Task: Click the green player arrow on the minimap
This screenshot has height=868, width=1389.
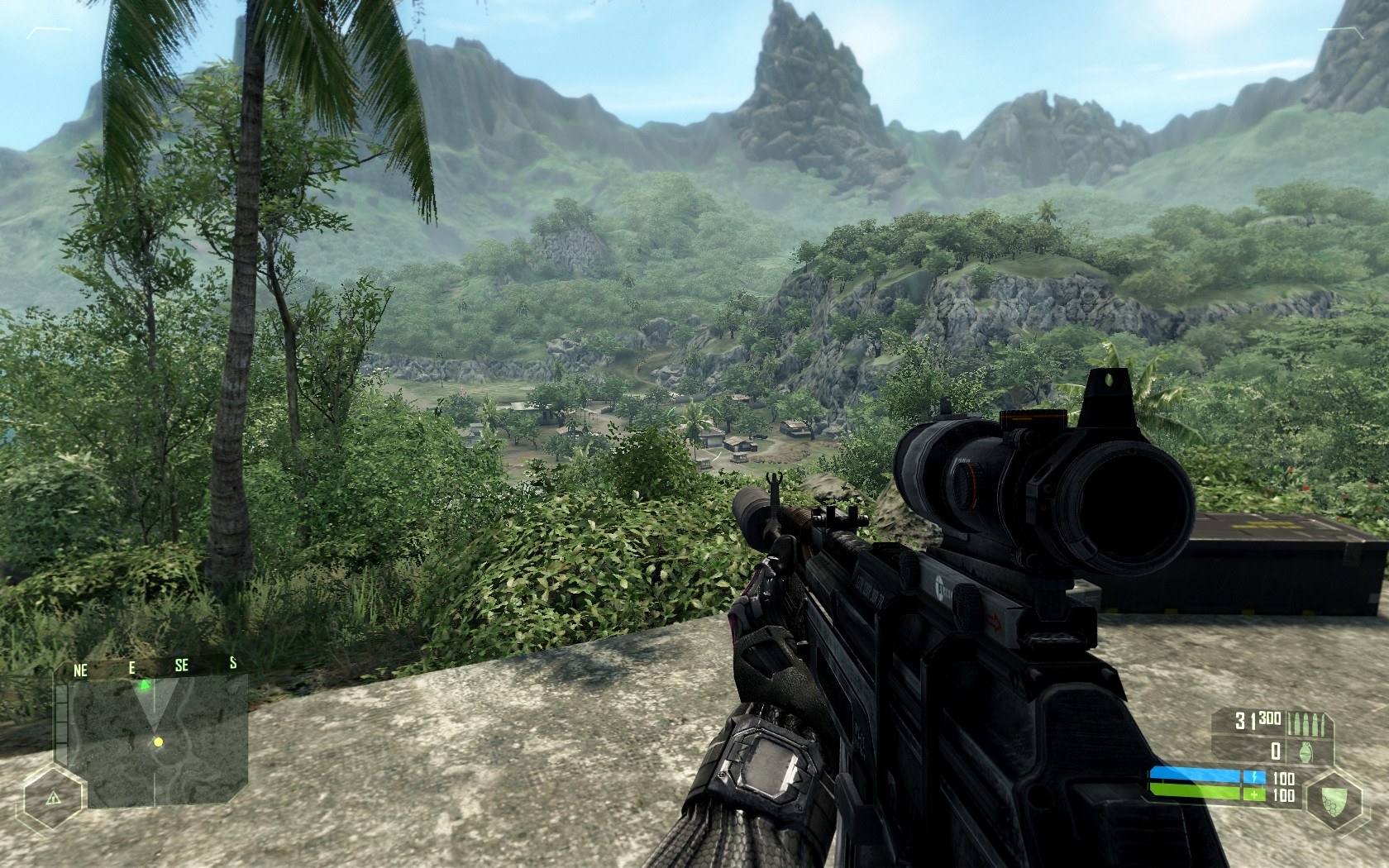Action: click(x=145, y=684)
